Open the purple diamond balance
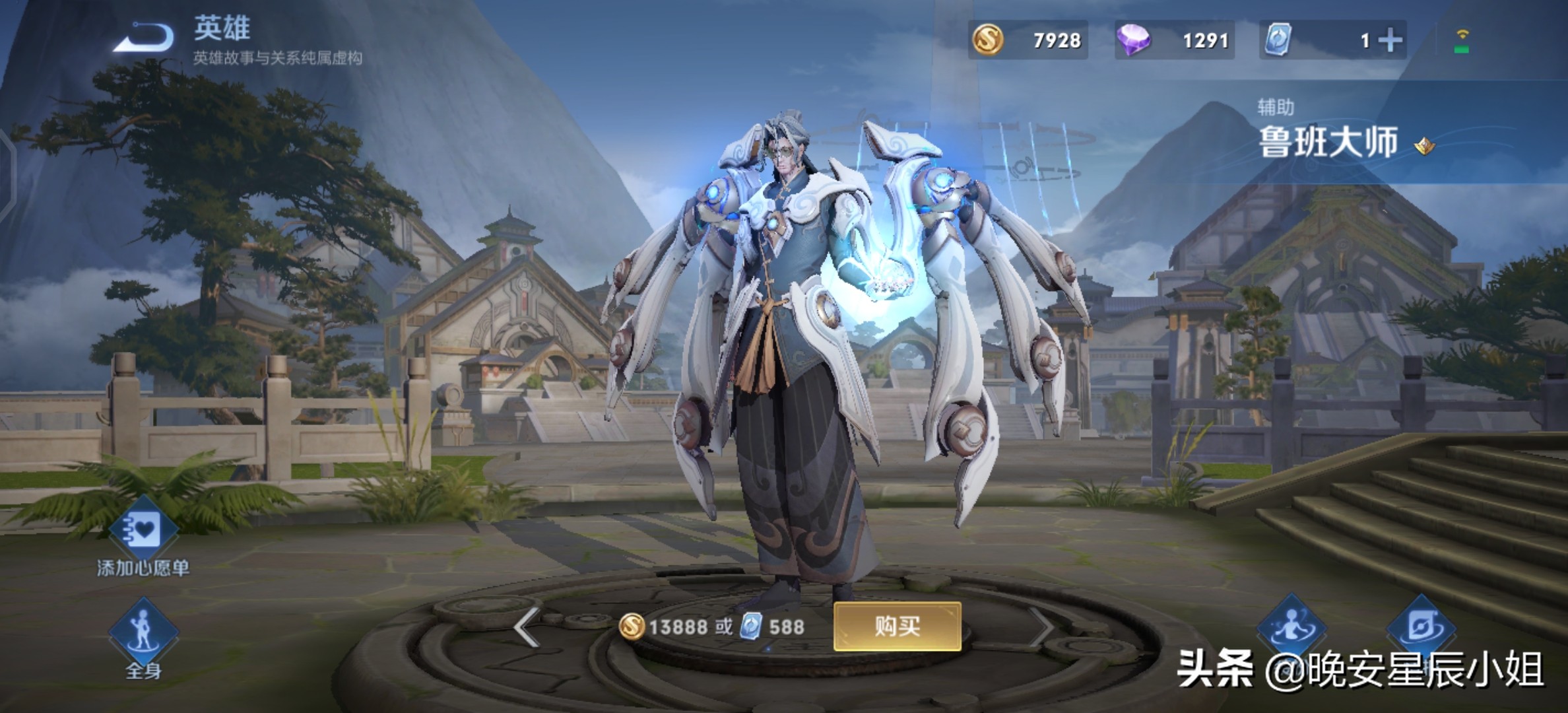1568x713 pixels. (x=1174, y=41)
